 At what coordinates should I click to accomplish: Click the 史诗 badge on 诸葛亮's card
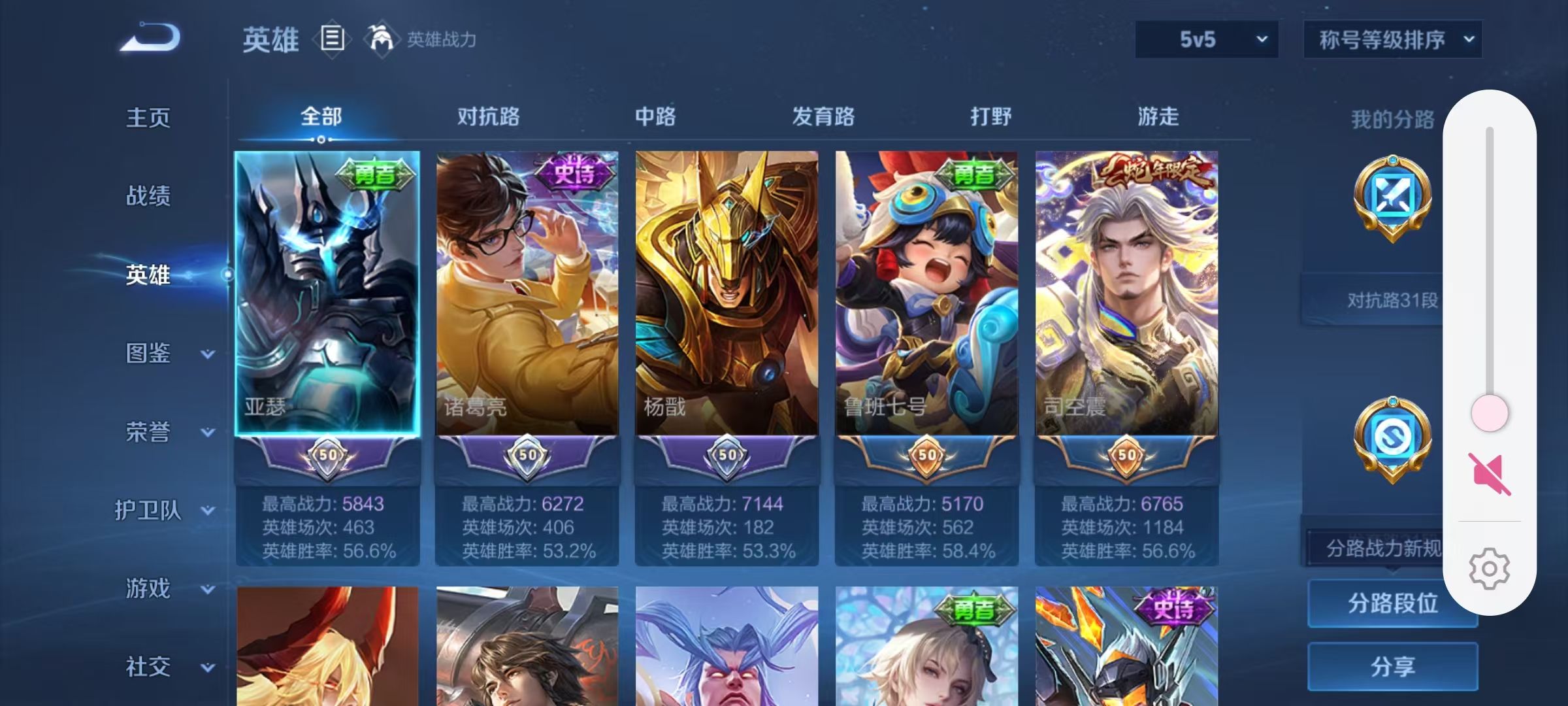(574, 172)
